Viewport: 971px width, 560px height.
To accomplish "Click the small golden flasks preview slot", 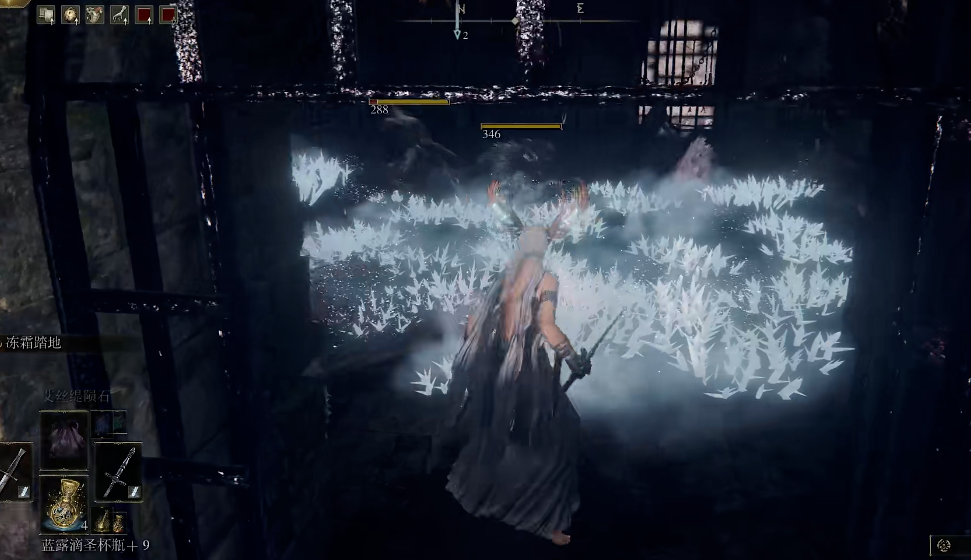I will click(x=110, y=521).
